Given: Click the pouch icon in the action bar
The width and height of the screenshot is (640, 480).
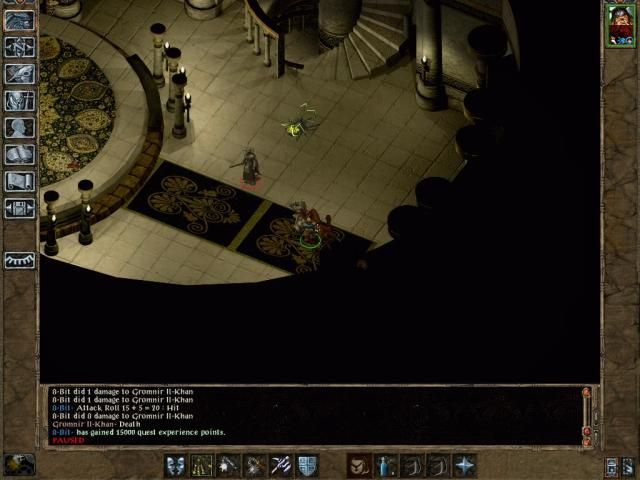Looking at the screenshot, I should click(360, 465).
